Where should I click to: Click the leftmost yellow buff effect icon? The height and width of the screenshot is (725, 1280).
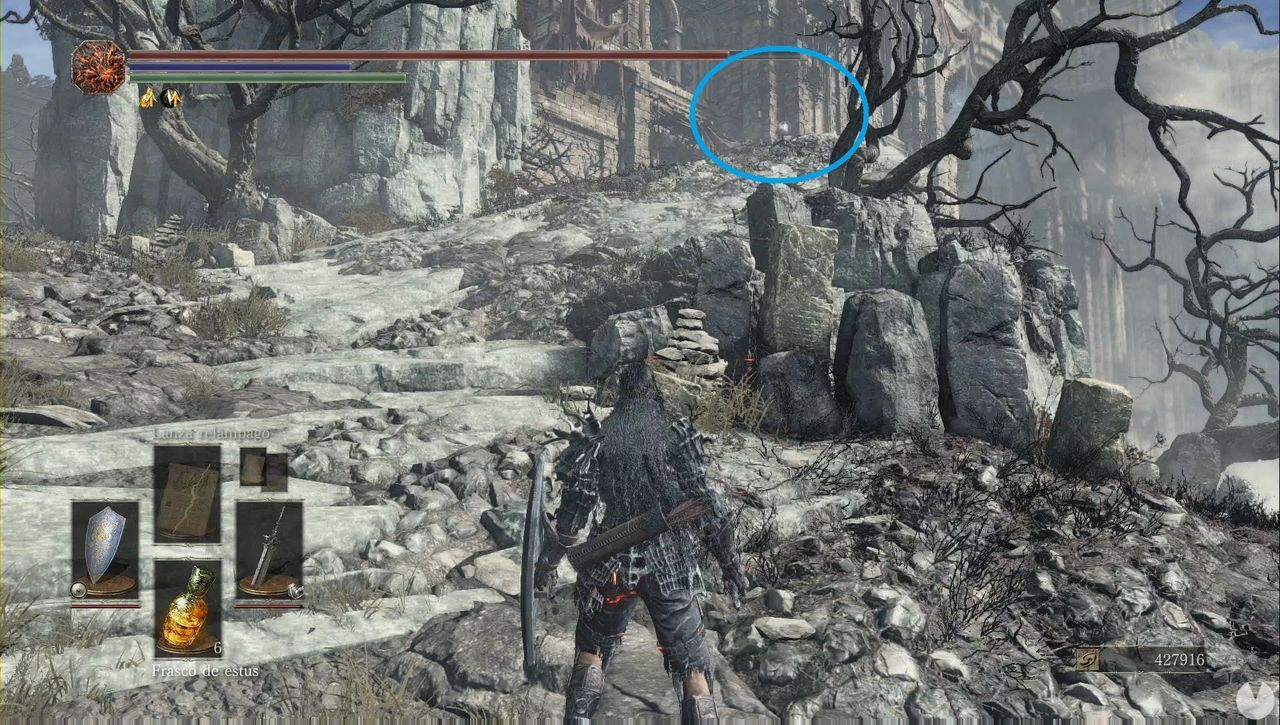[x=149, y=99]
